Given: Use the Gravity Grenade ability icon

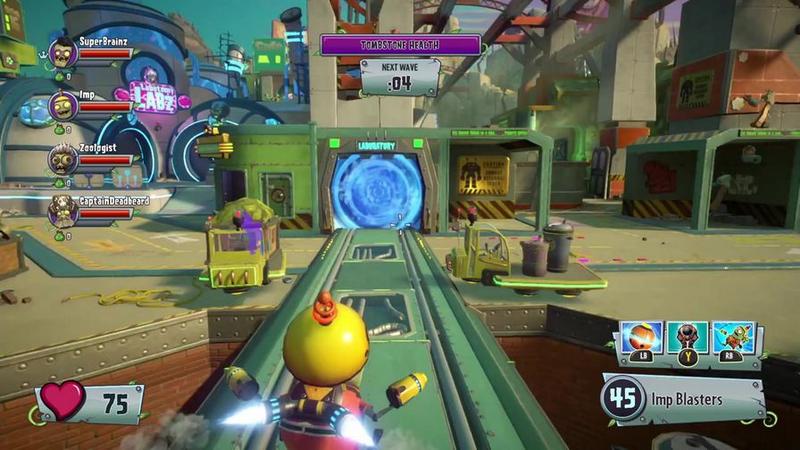Looking at the screenshot, I should [687, 339].
